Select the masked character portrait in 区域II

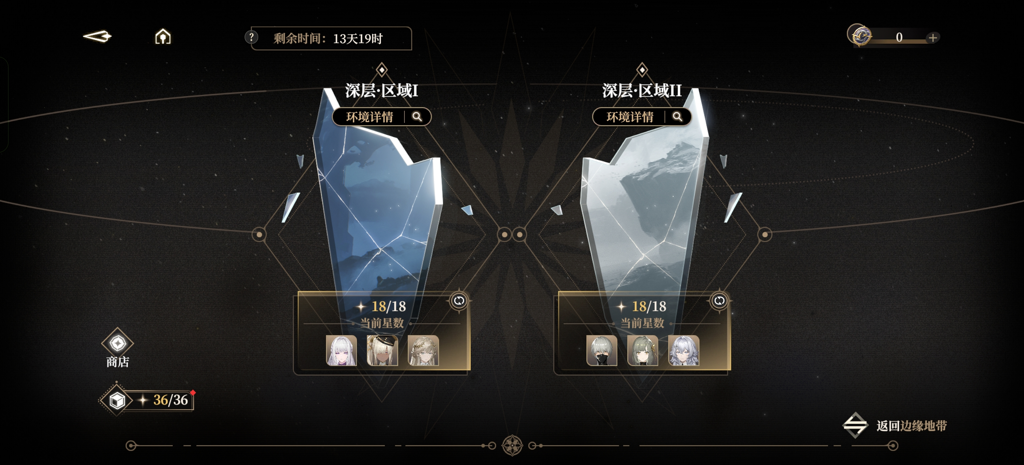point(602,350)
